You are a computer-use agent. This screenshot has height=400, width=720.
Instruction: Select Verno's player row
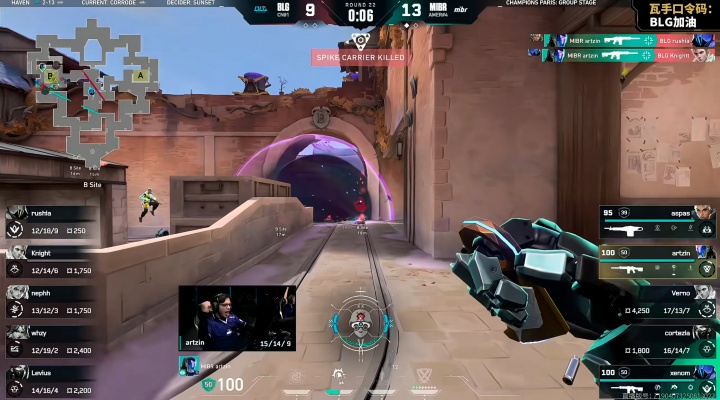coord(657,302)
